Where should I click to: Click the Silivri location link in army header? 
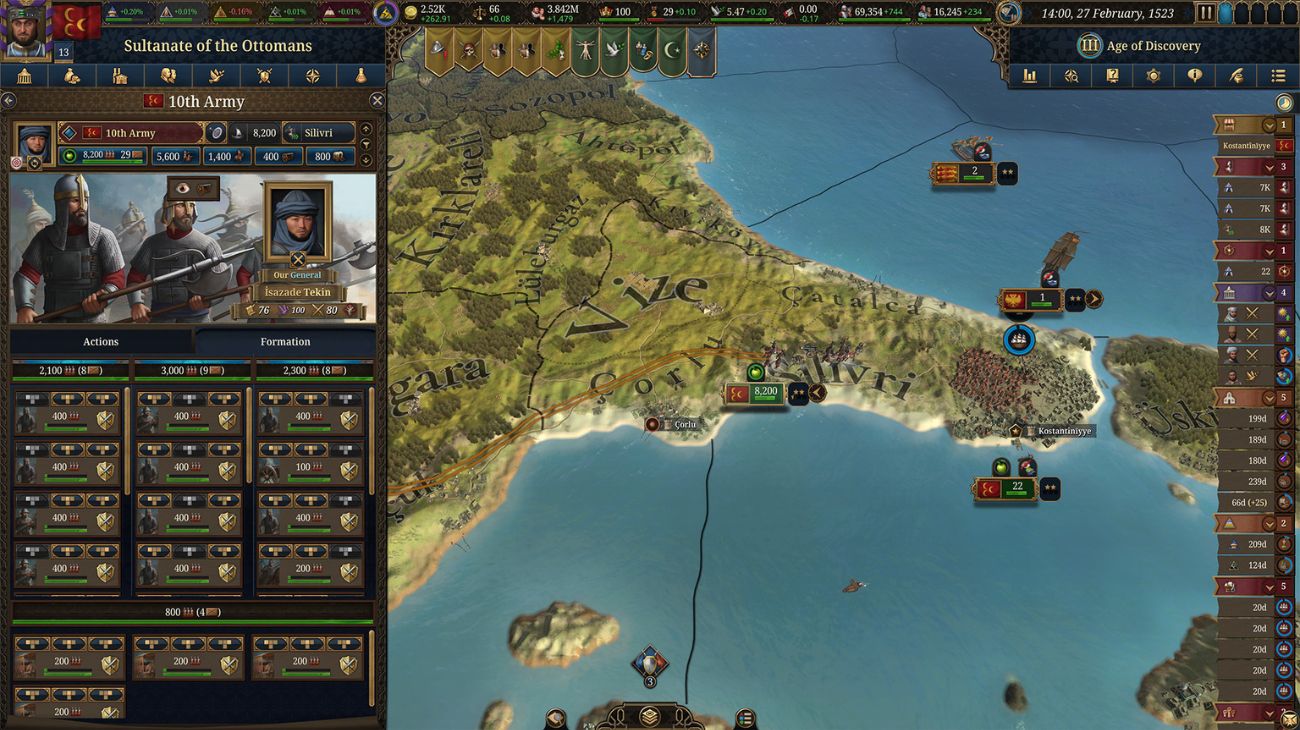(318, 133)
